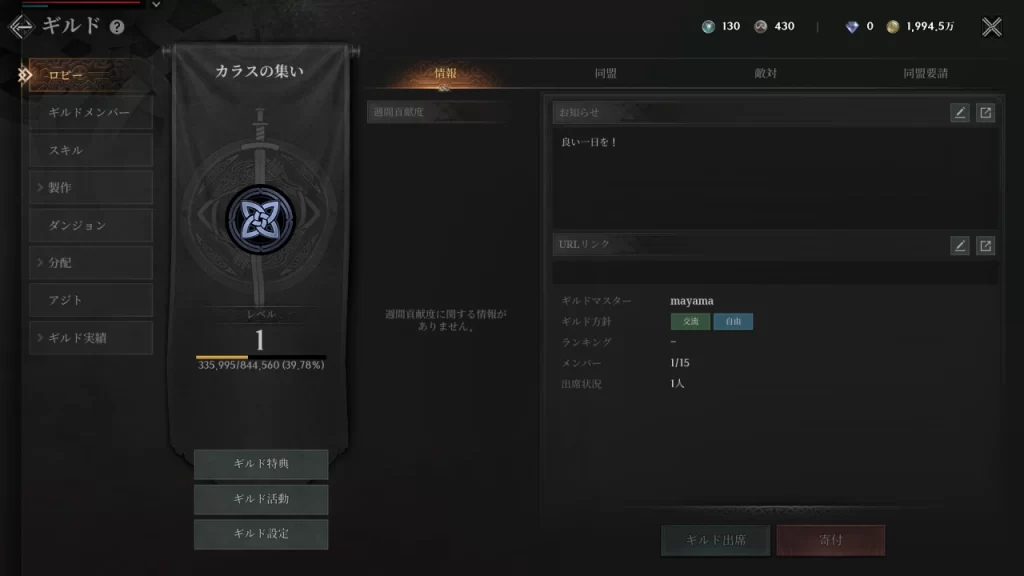Open ギルド設定 settings
The width and height of the screenshot is (1024, 576).
pos(261,534)
